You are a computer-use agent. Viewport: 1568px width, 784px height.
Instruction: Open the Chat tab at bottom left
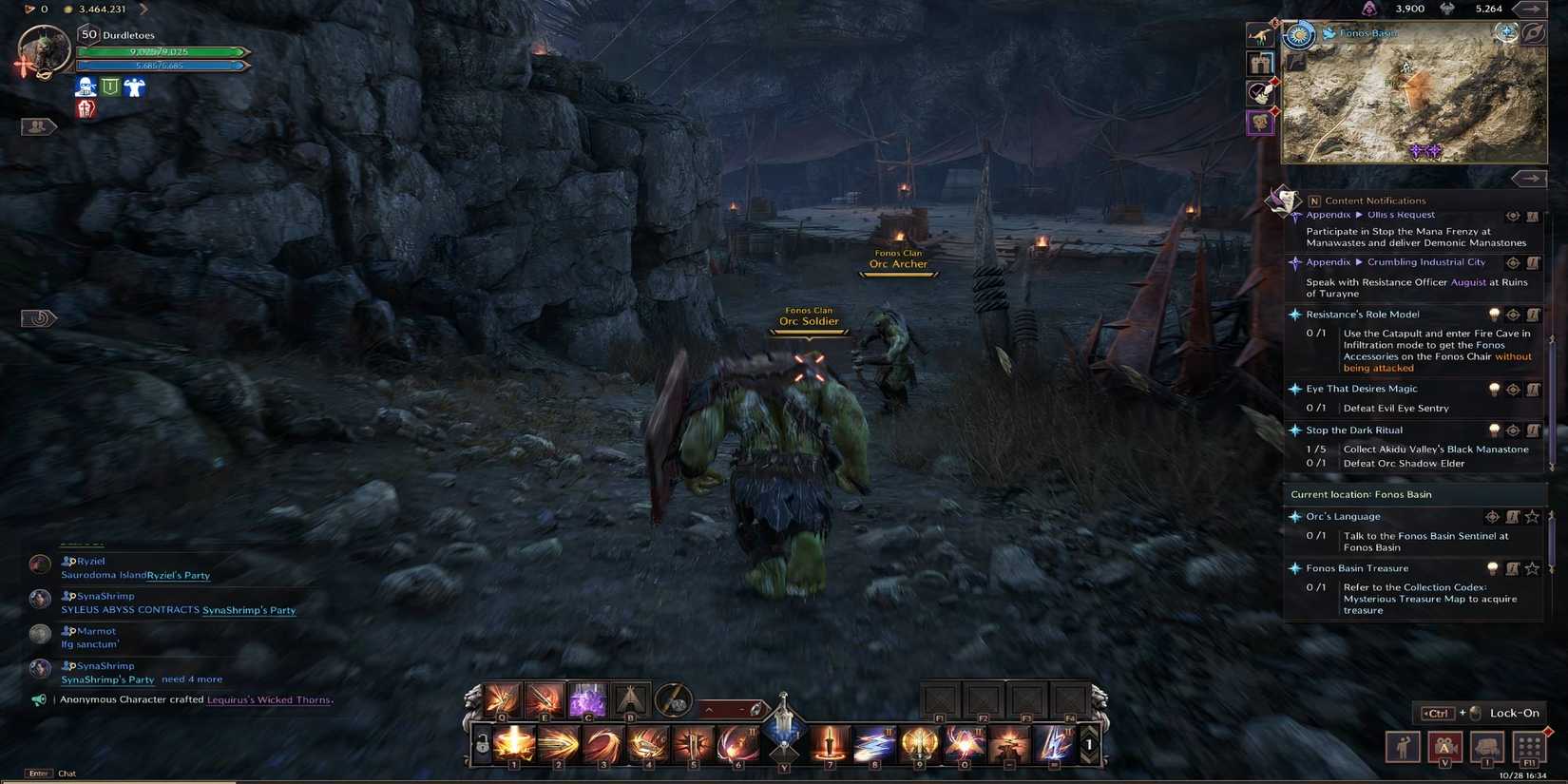point(66,773)
